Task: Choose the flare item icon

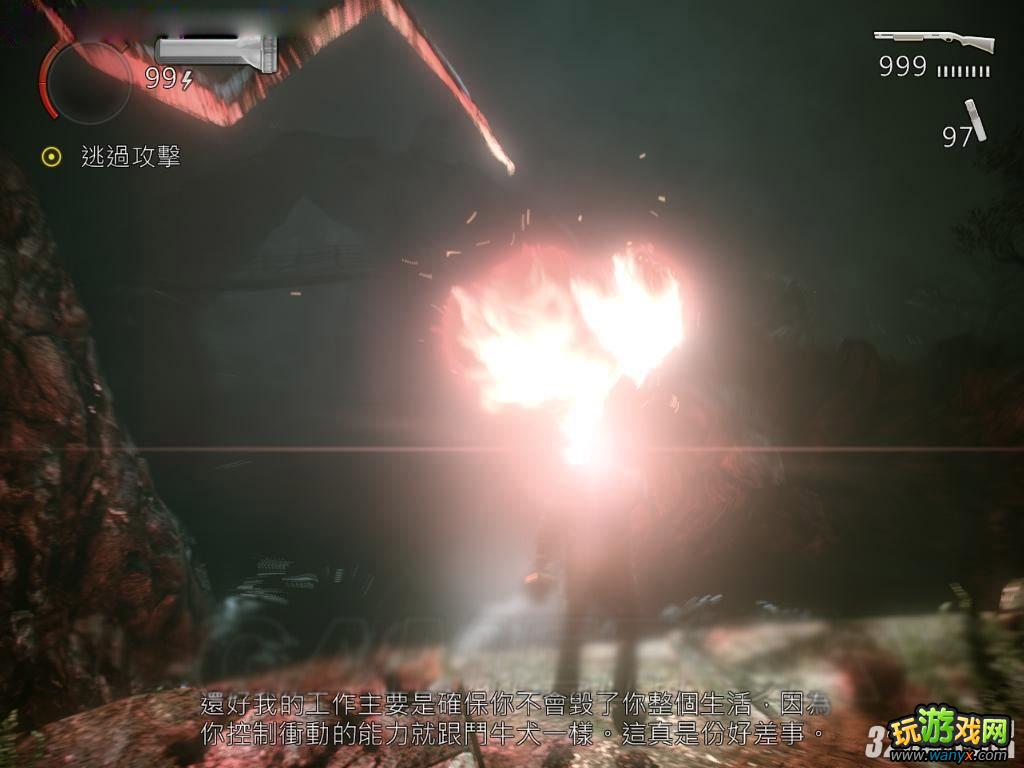Action: point(975,121)
